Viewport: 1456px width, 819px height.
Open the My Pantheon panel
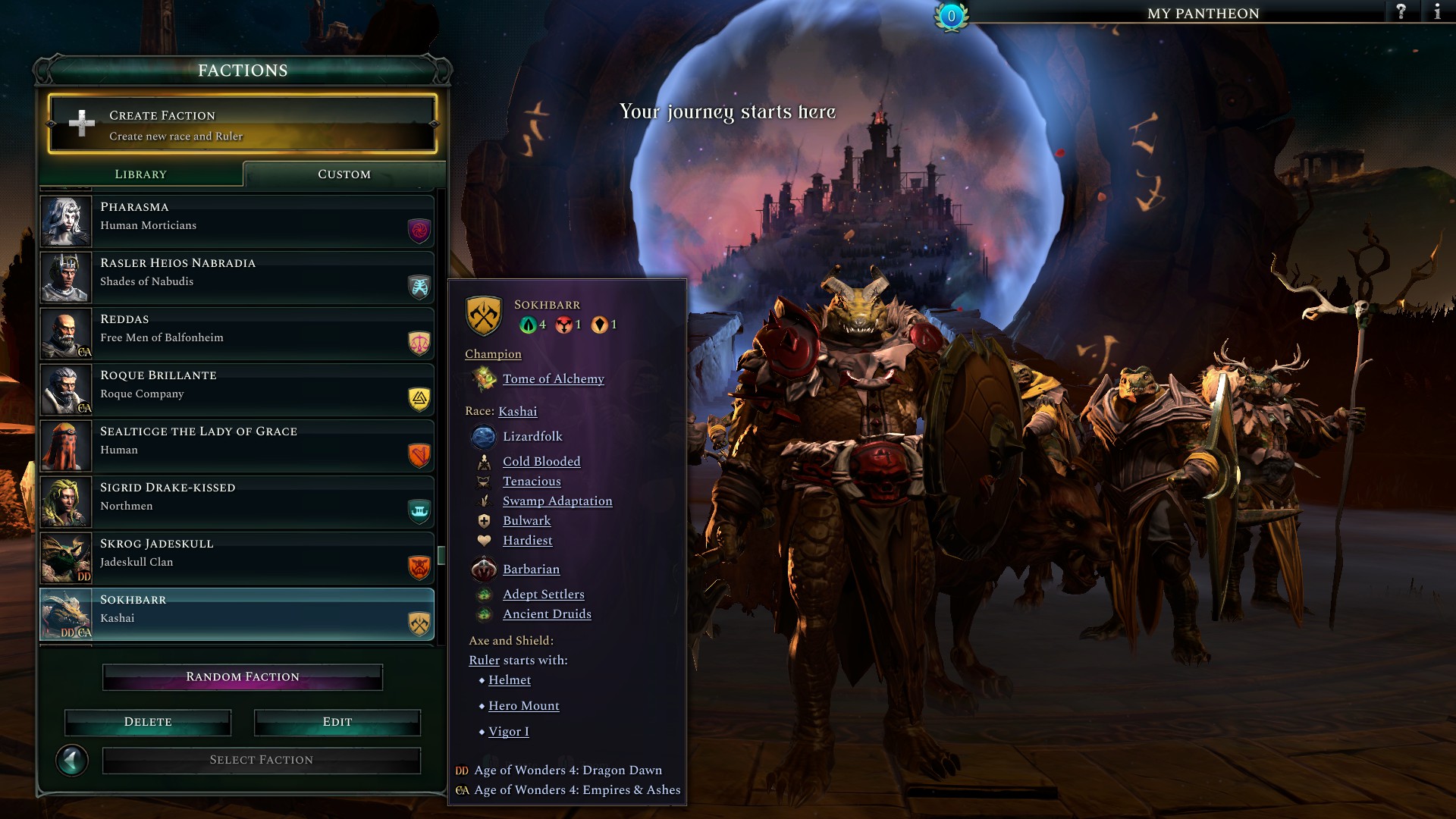(1203, 14)
